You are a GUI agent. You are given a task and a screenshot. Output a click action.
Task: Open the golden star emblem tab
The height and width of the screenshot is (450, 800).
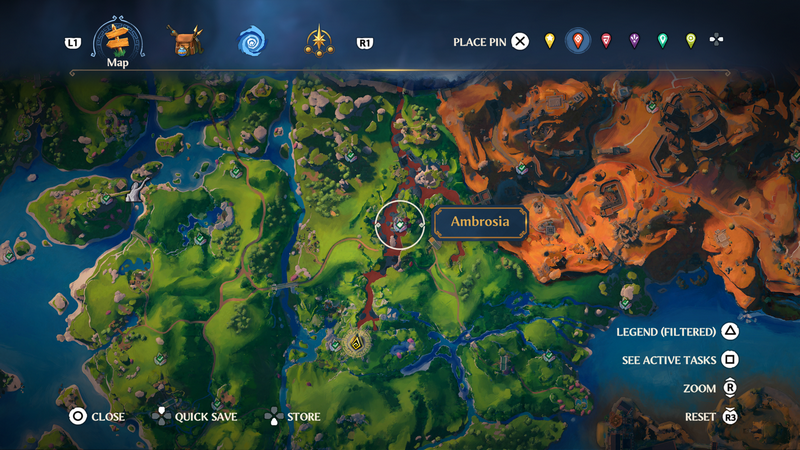pyautogui.click(x=319, y=42)
